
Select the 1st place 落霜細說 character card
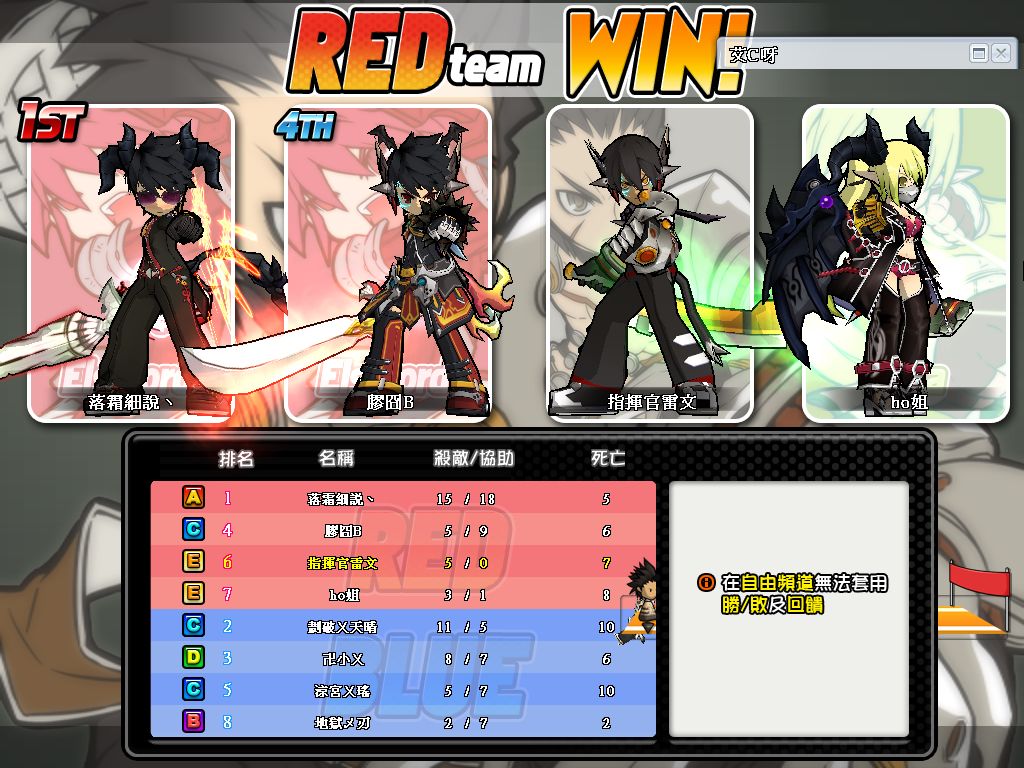[131, 262]
